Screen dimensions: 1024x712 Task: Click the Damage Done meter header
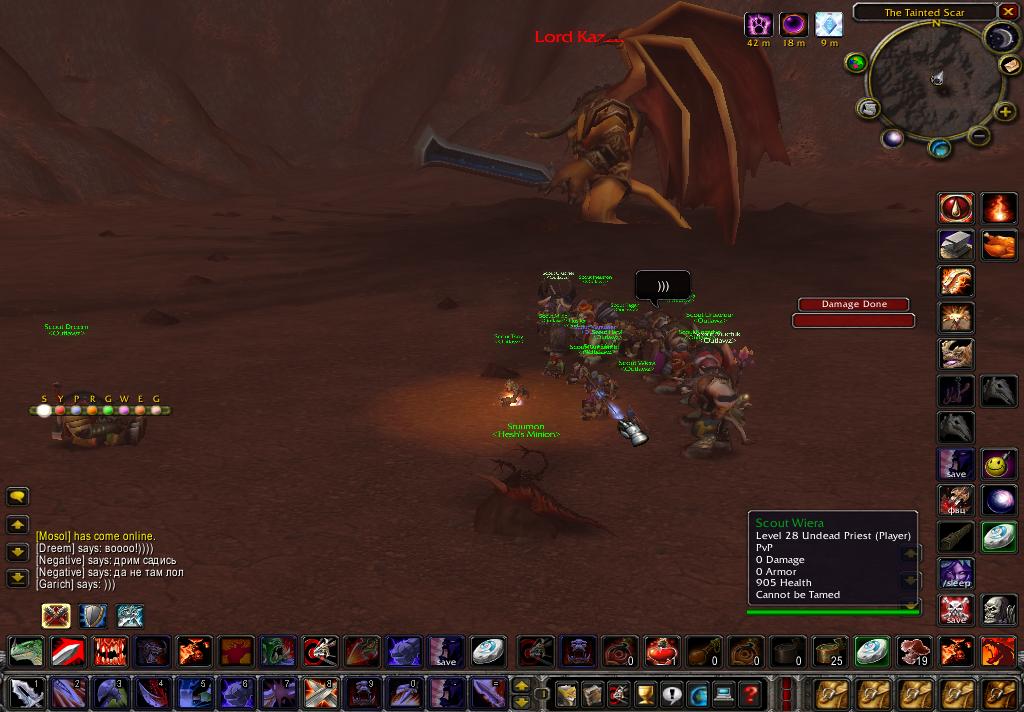click(853, 304)
